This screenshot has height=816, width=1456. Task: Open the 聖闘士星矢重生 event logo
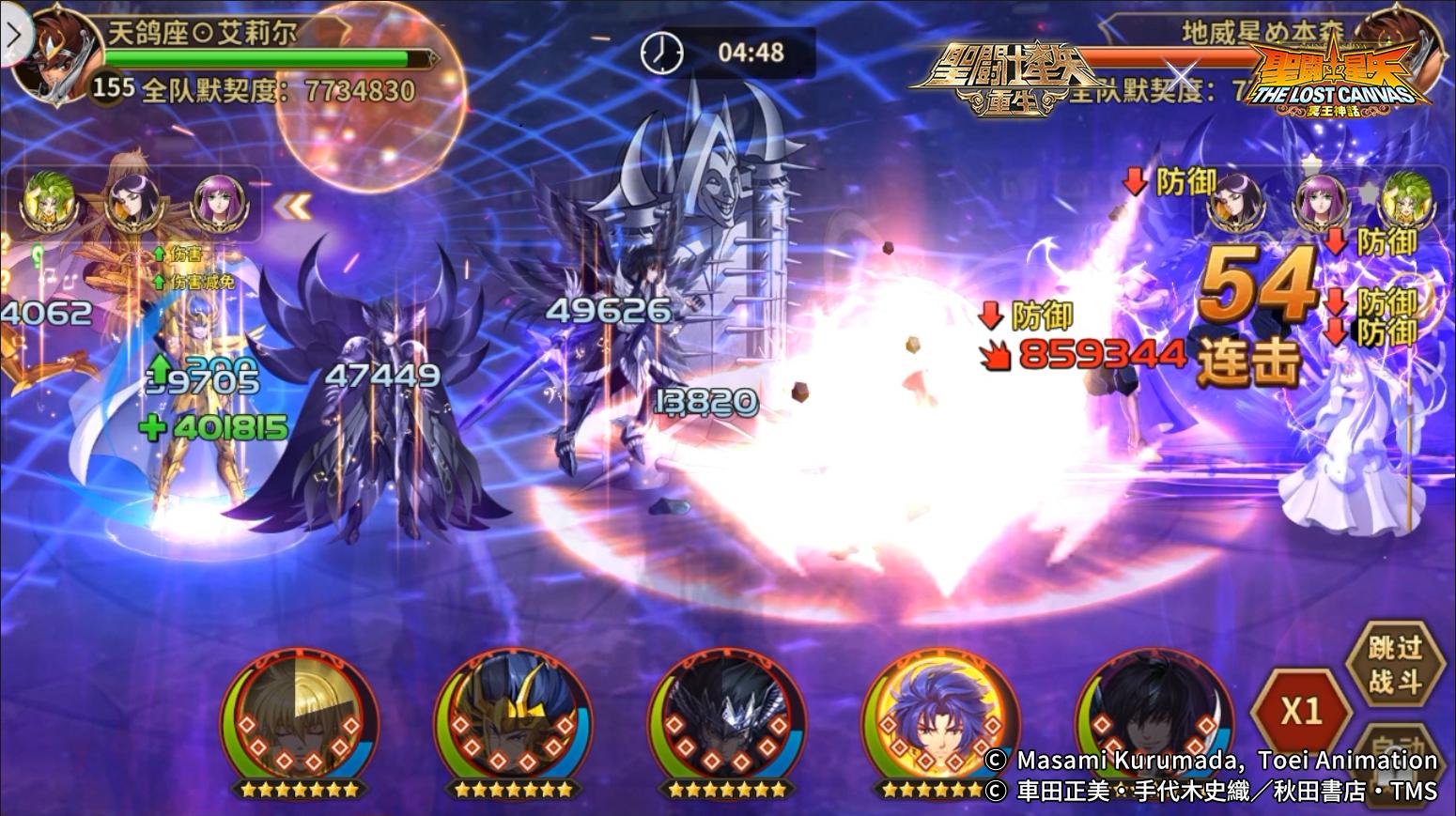1010,75
